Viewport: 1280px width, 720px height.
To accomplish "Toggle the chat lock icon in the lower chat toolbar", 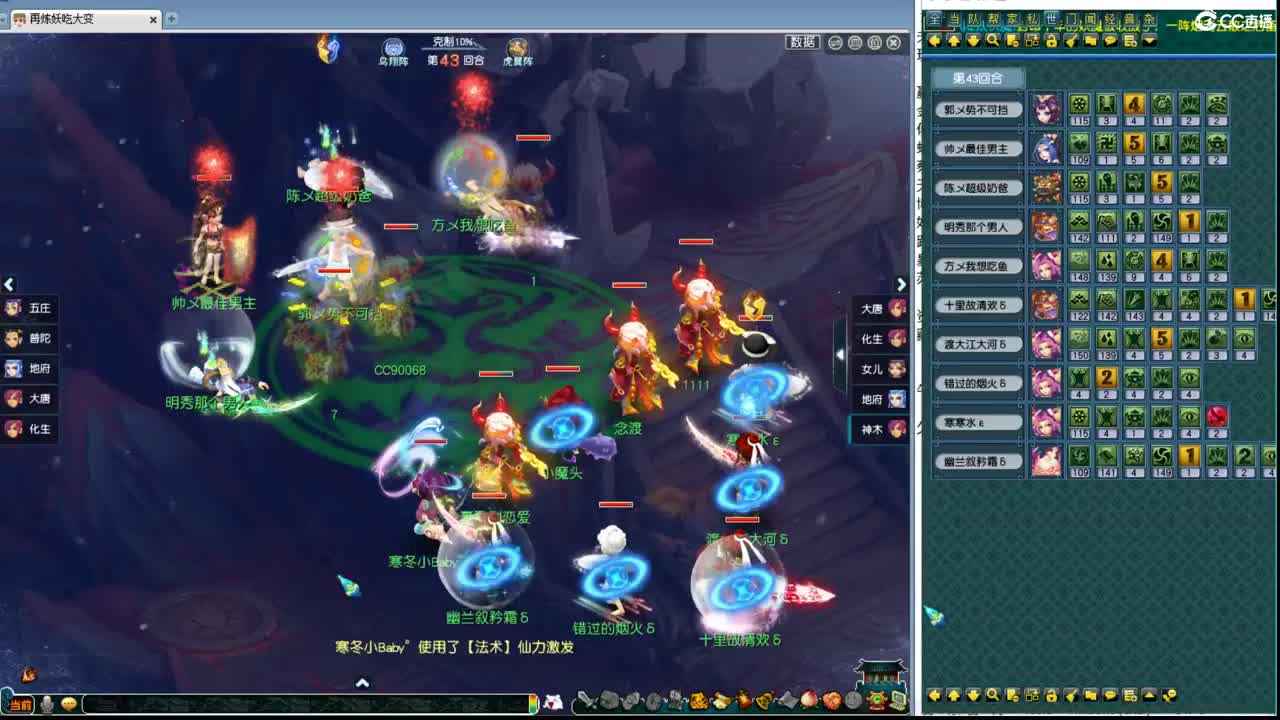I will point(1050,695).
